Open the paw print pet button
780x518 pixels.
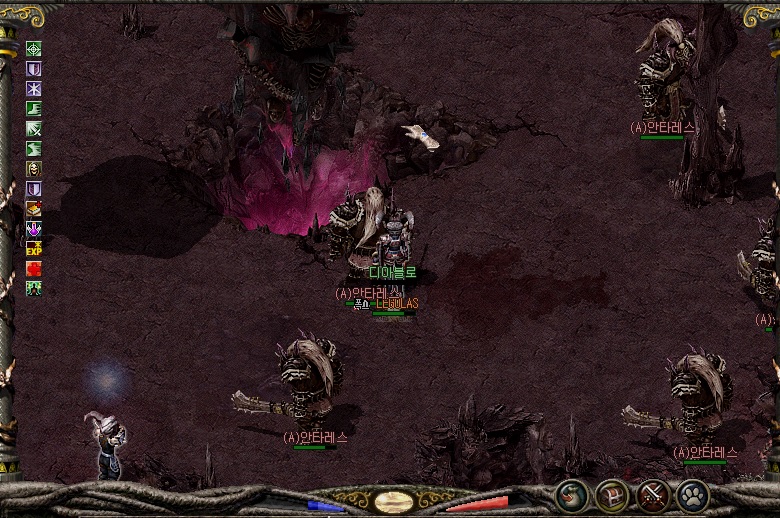pyautogui.click(x=692, y=495)
